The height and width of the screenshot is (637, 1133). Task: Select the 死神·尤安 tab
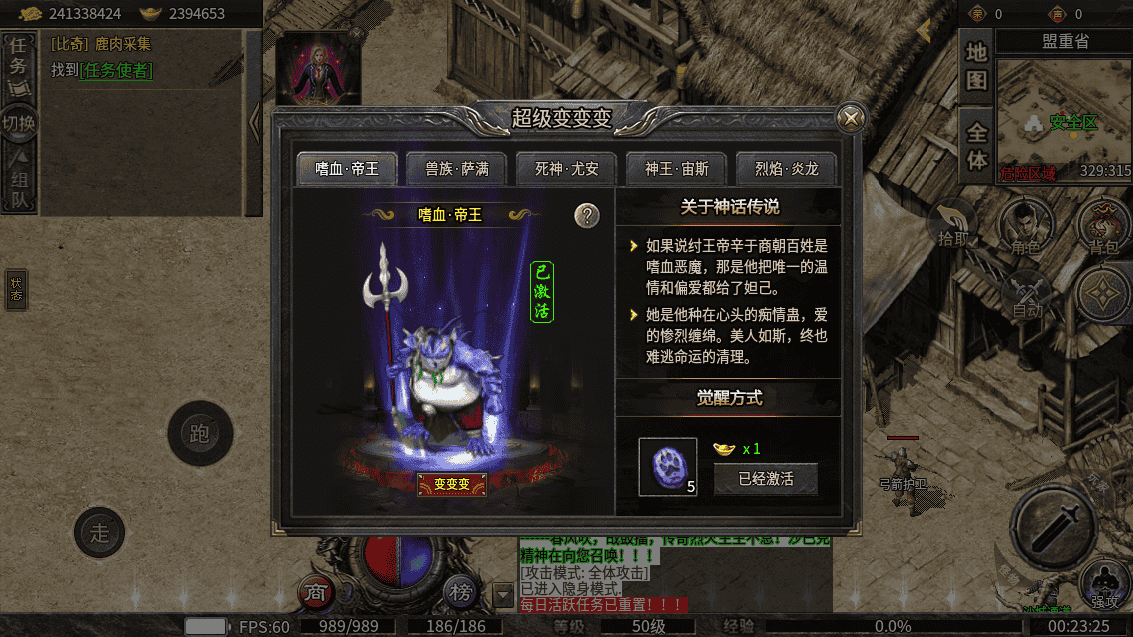pyautogui.click(x=567, y=169)
